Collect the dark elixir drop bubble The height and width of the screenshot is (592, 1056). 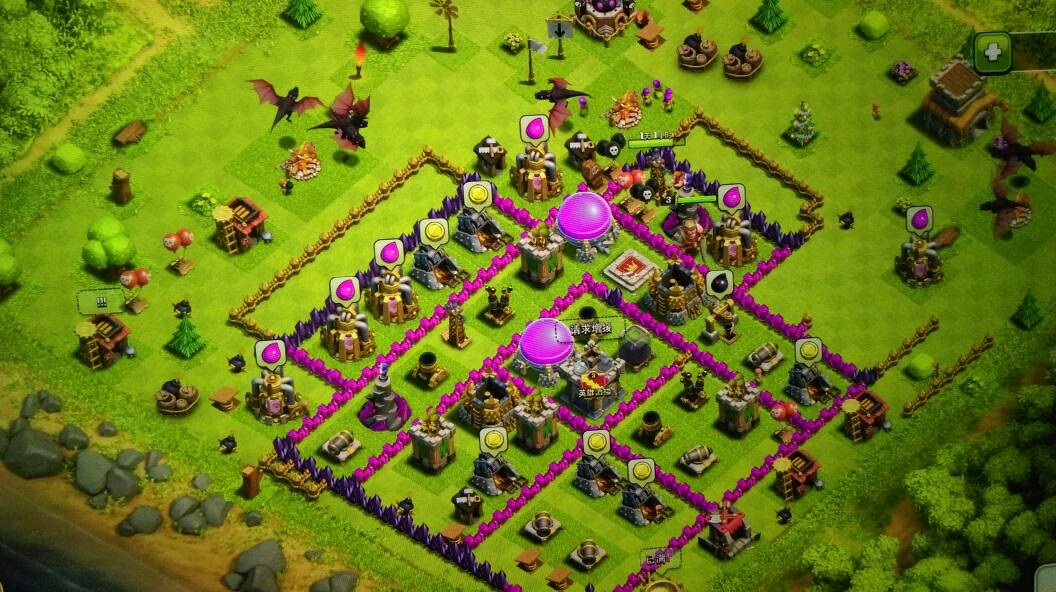point(719,284)
